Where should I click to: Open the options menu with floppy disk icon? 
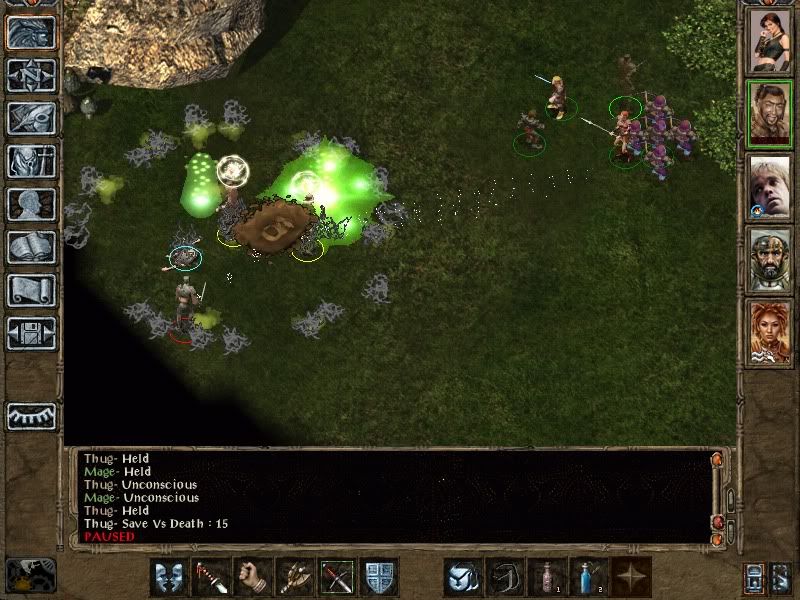31,333
